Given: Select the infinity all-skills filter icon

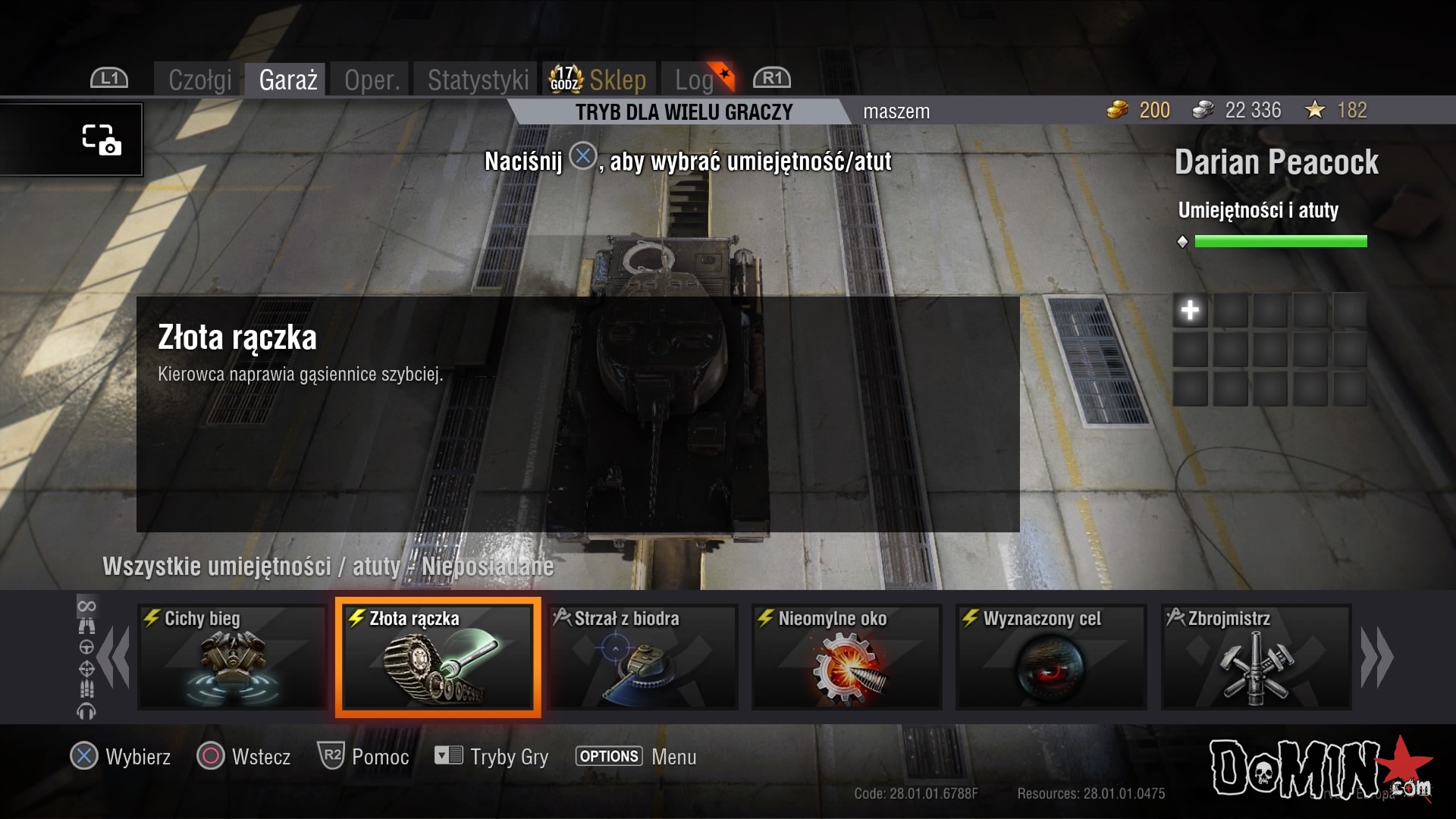Looking at the screenshot, I should [x=86, y=606].
